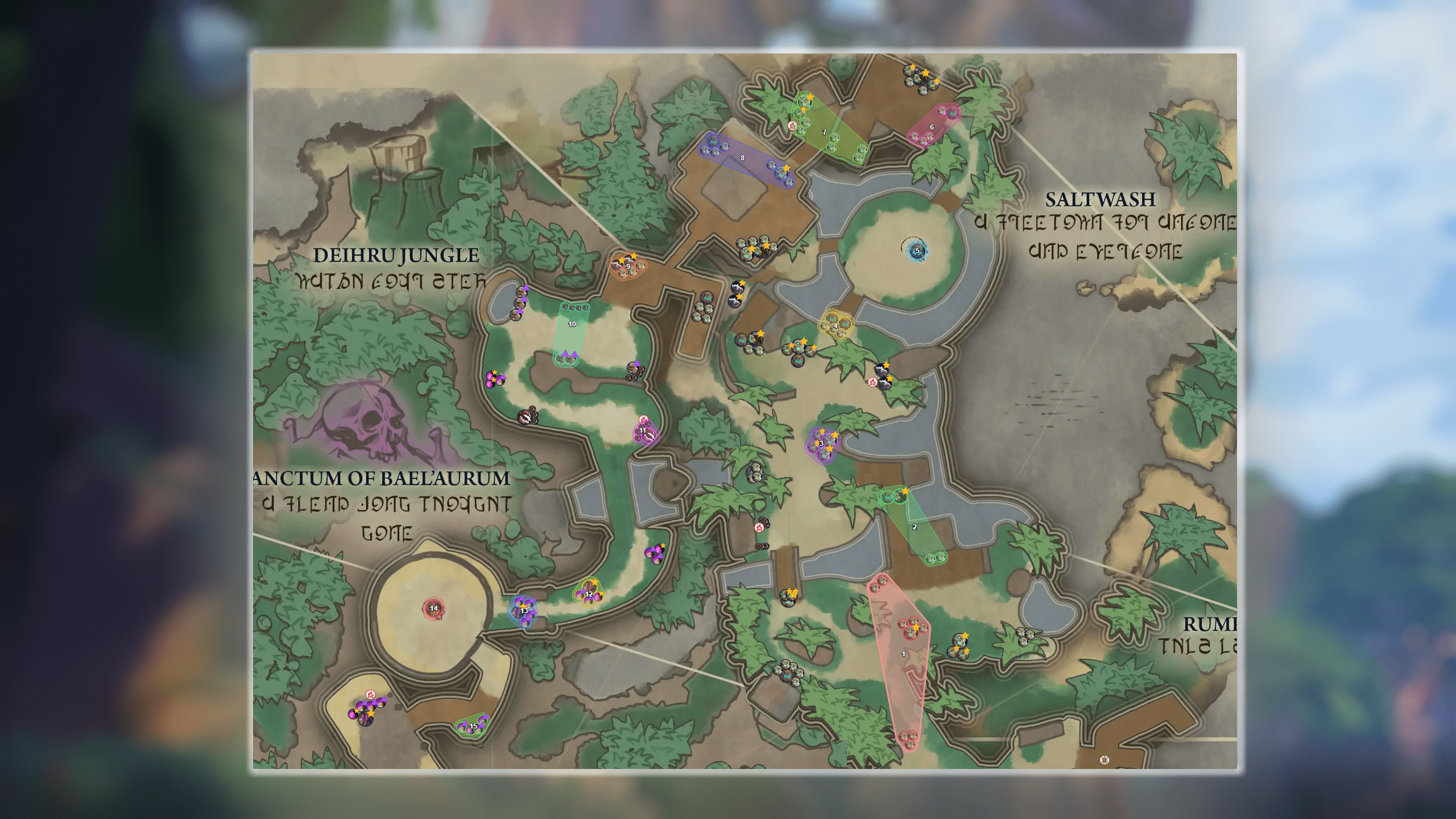The image size is (1456, 819).
Task: Select the yellow pull 4 marker
Action: 835,326
